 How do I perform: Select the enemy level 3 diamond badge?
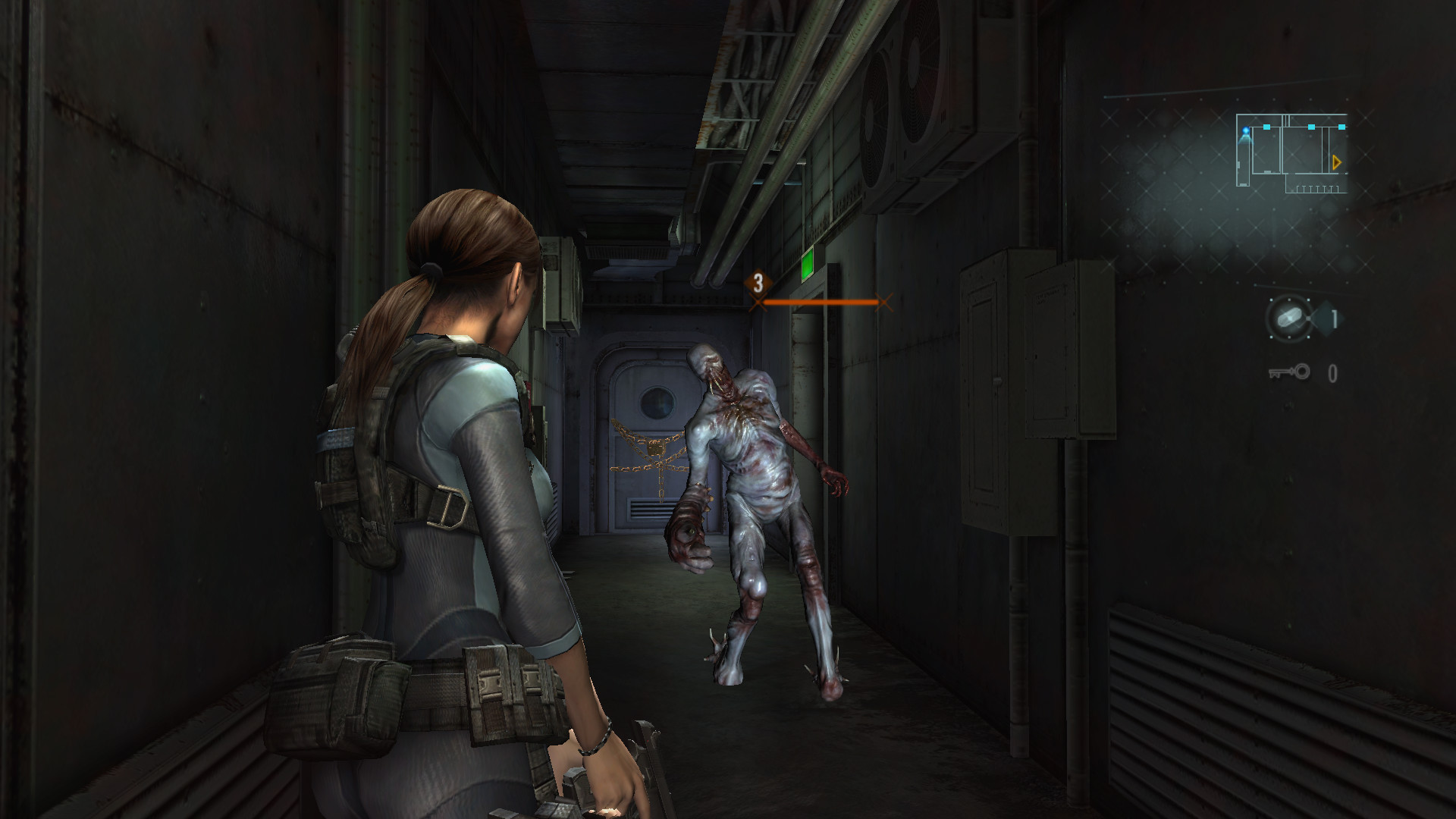coord(757,284)
